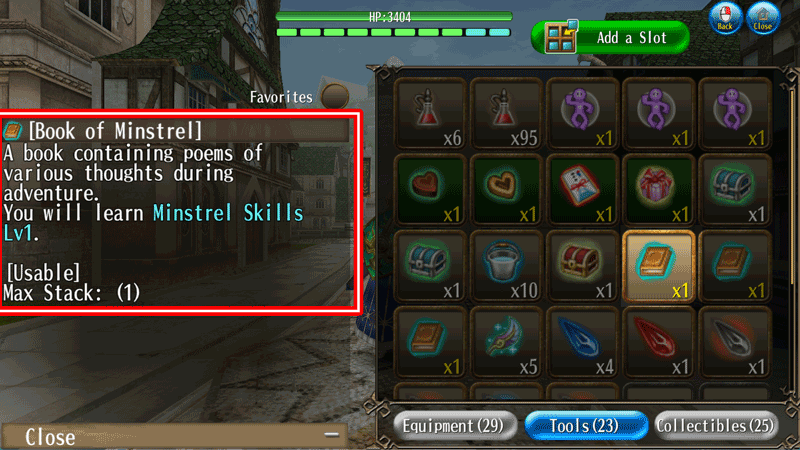
Task: Open the red and gold treasure chest slot
Action: coord(582,265)
